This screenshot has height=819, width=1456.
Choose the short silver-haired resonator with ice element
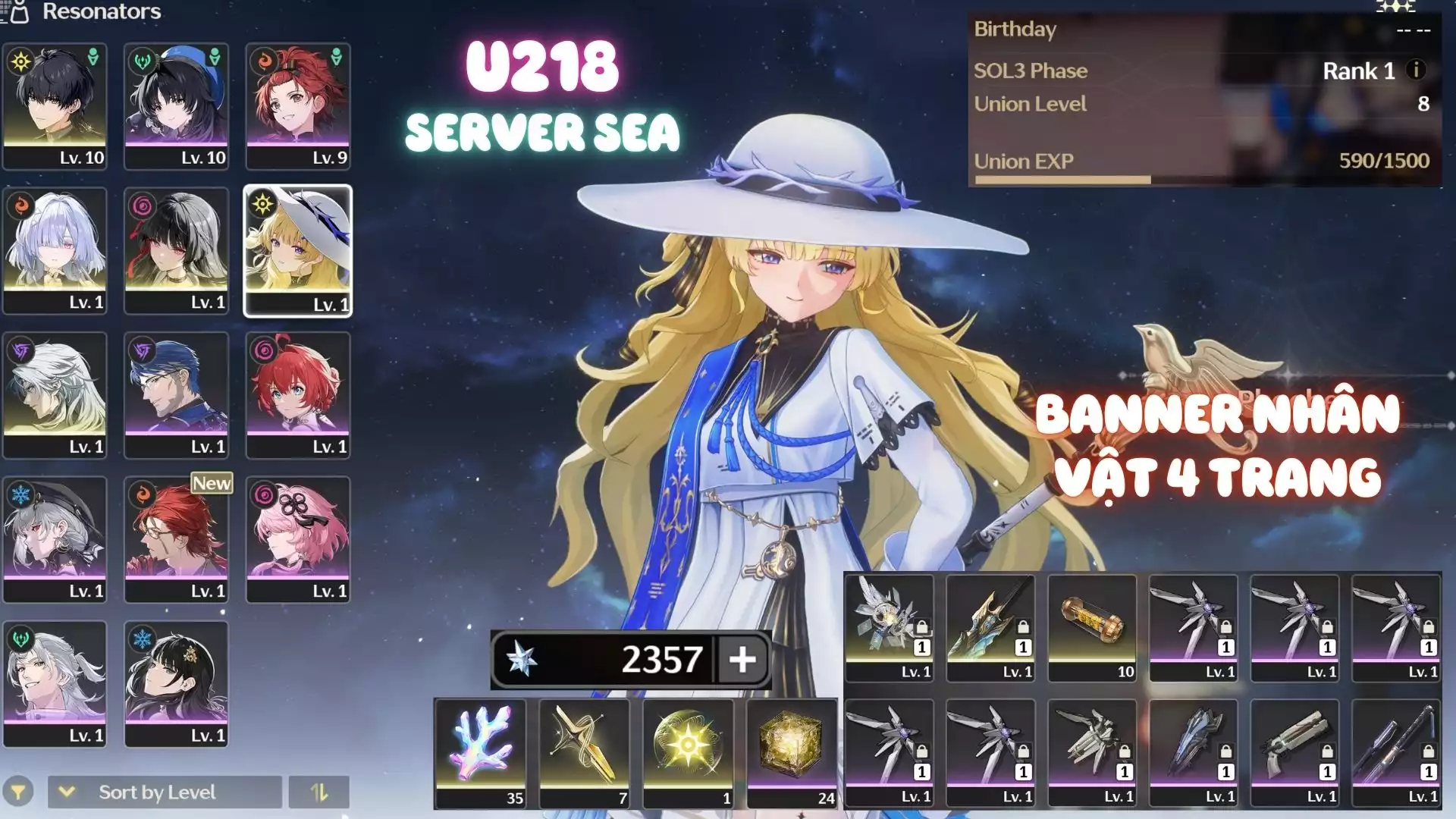pyautogui.click(x=55, y=538)
